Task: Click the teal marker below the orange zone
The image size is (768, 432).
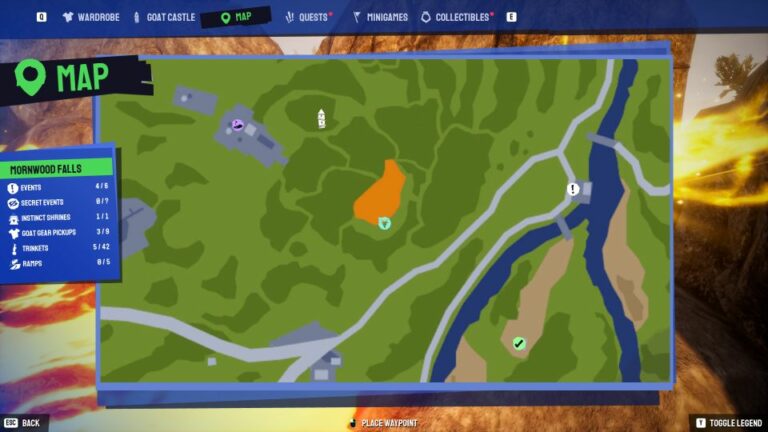Action: 383,225
